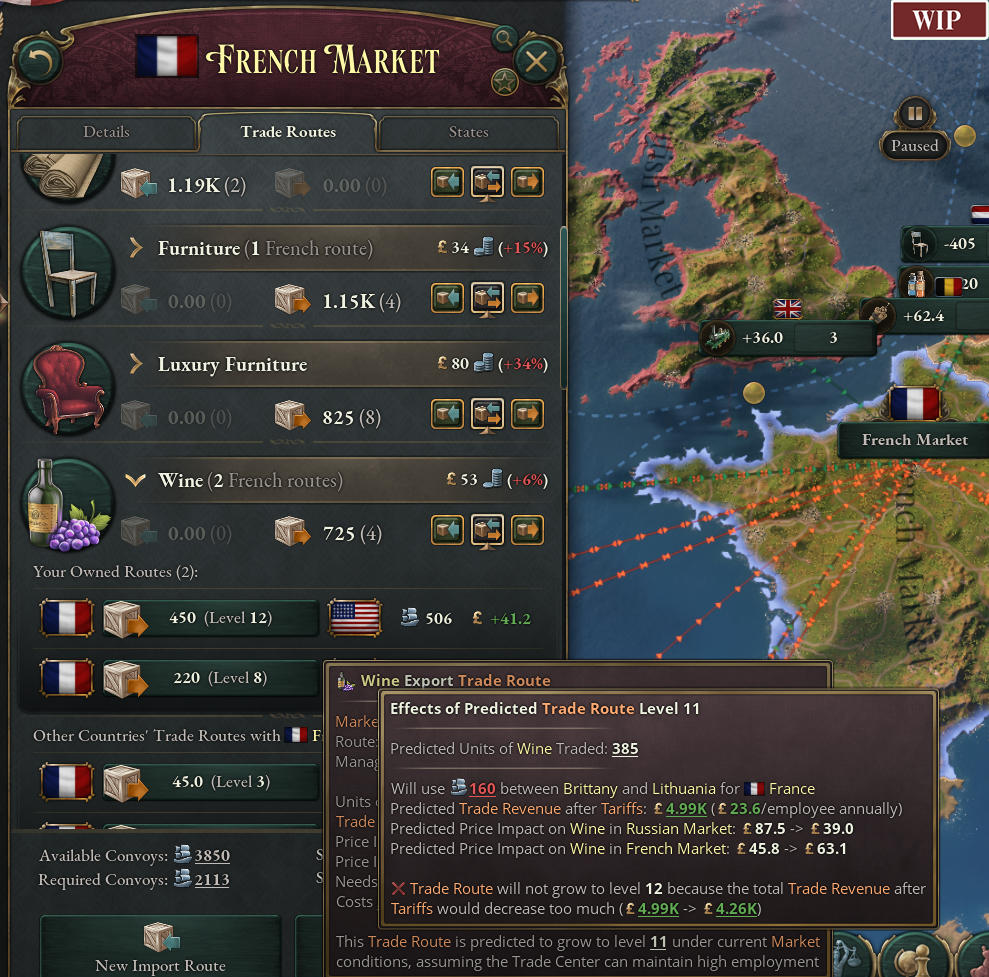Switch to the Details tab

[106, 132]
